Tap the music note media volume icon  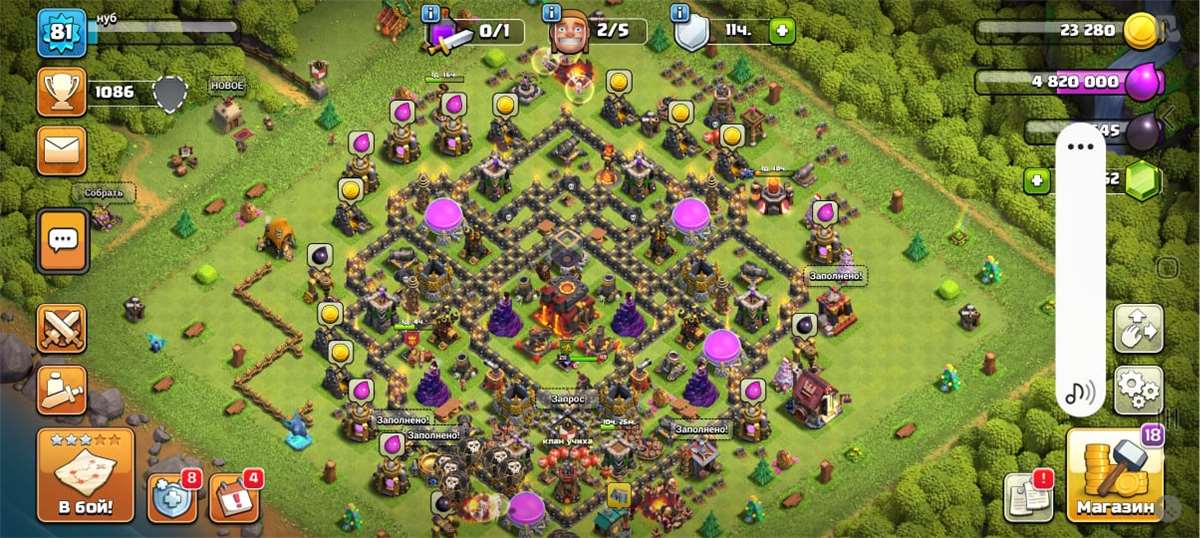pos(1080,392)
